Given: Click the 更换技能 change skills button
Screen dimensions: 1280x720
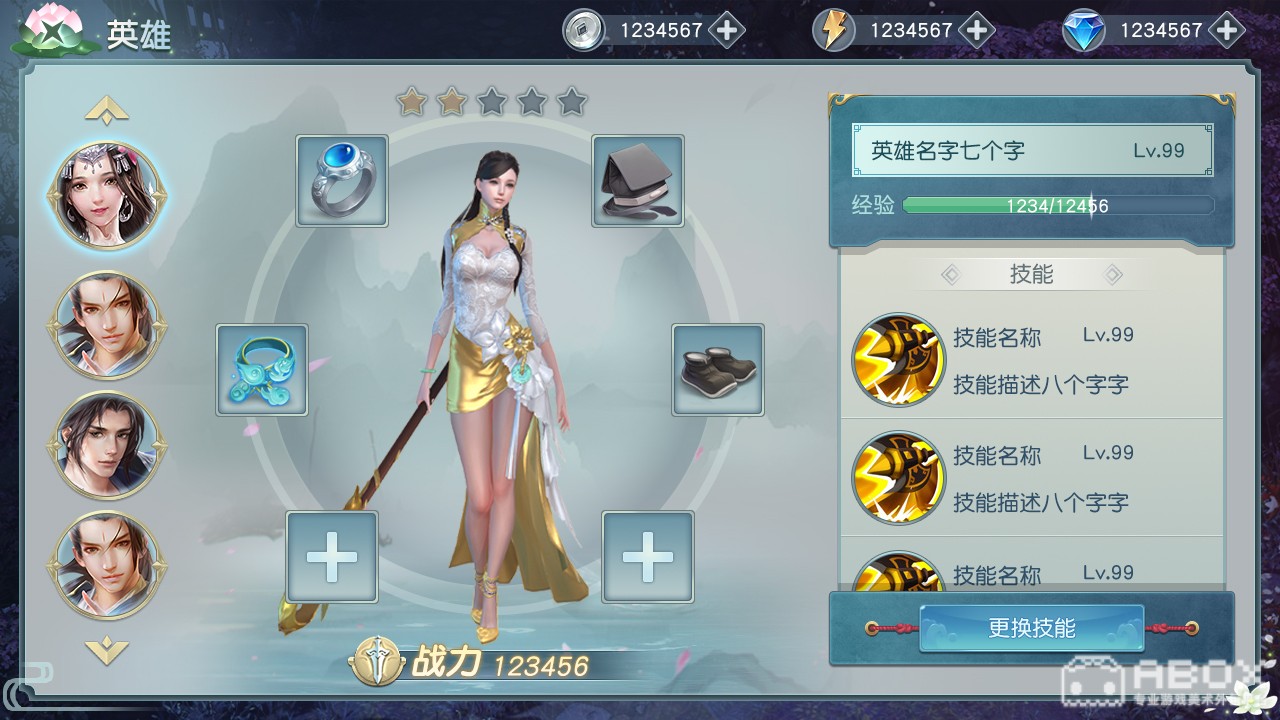Looking at the screenshot, I should 1031,628.
